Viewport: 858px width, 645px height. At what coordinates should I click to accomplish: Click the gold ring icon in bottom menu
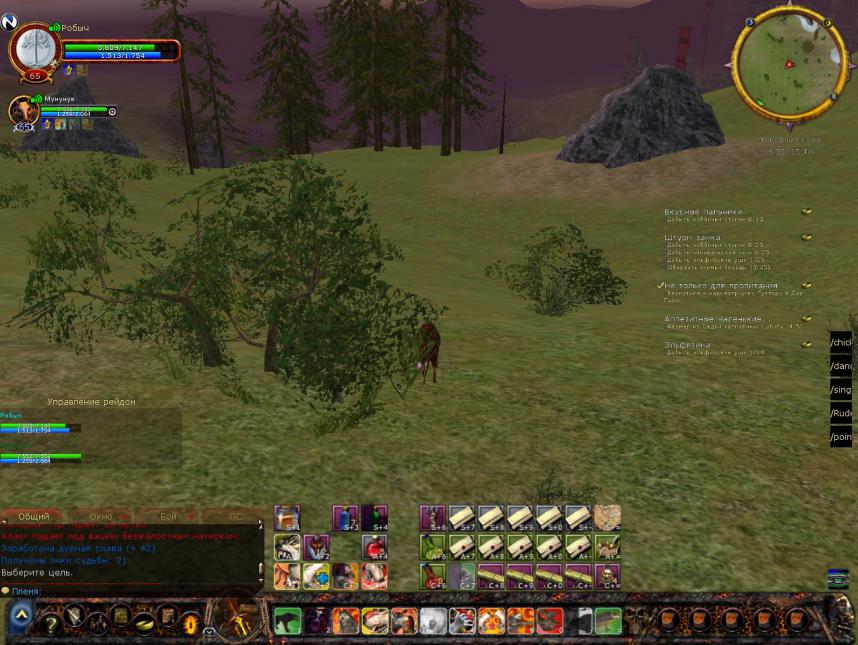[x=189, y=623]
